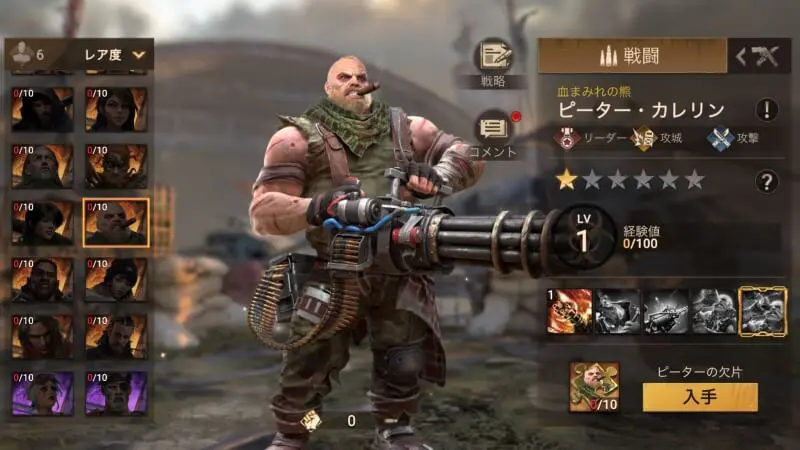Screen dimensions: 800x450
Task: Open the コメント comments panel
Action: (x=492, y=131)
